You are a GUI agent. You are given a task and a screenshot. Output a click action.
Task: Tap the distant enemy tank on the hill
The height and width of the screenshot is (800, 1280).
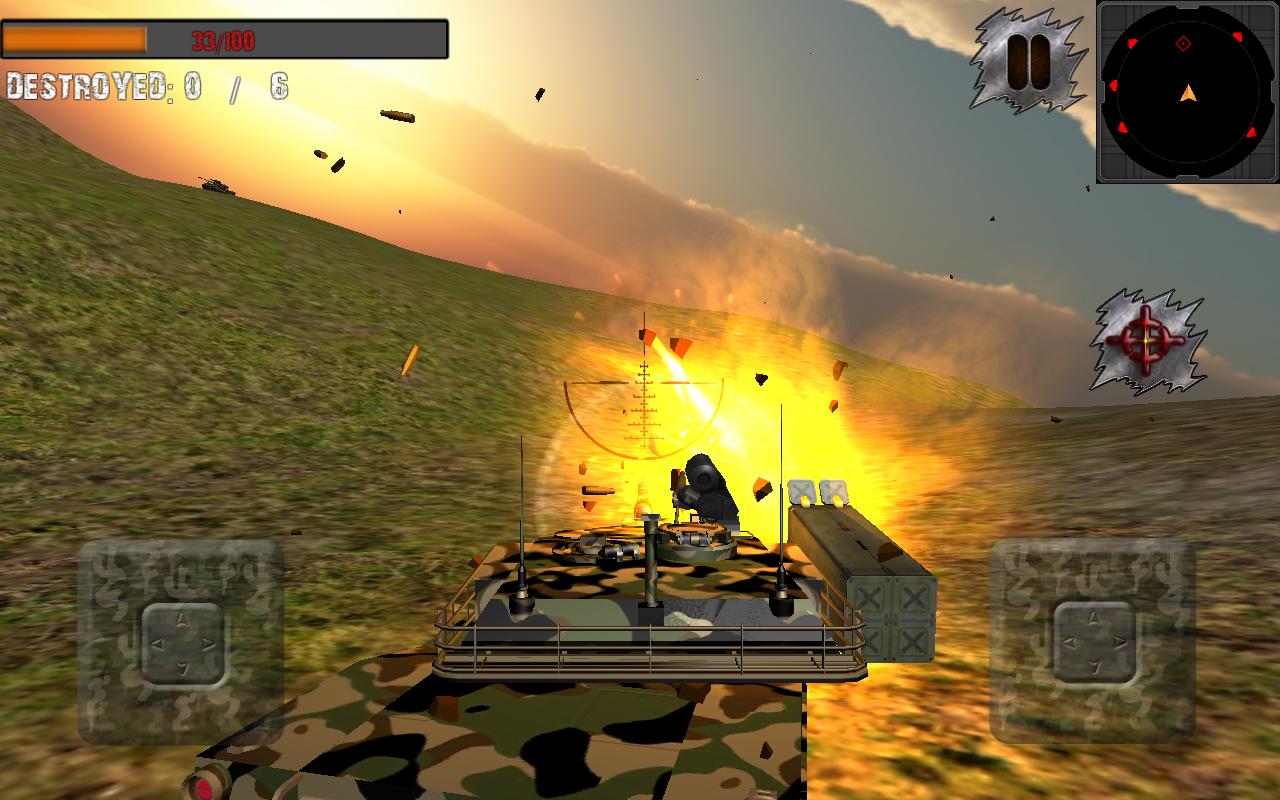click(x=215, y=186)
